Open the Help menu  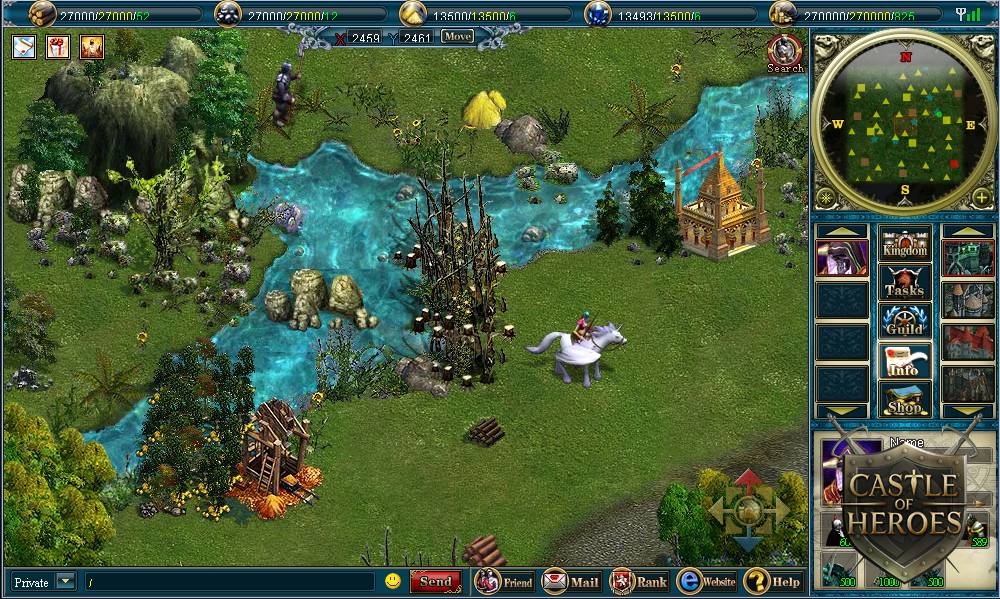coord(772,581)
